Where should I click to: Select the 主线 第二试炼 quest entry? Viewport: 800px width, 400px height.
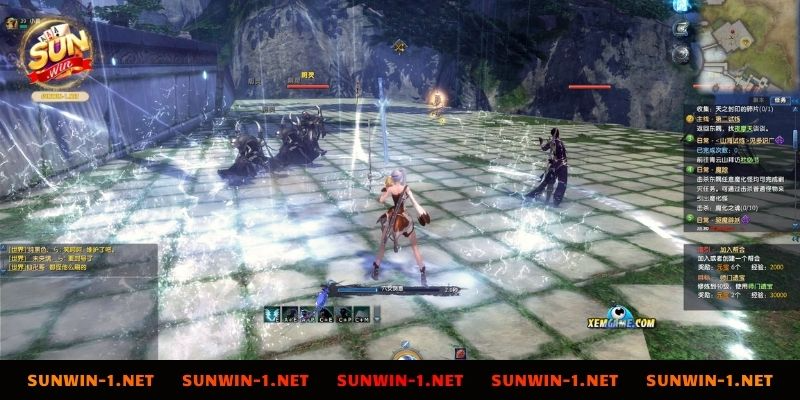718,119
